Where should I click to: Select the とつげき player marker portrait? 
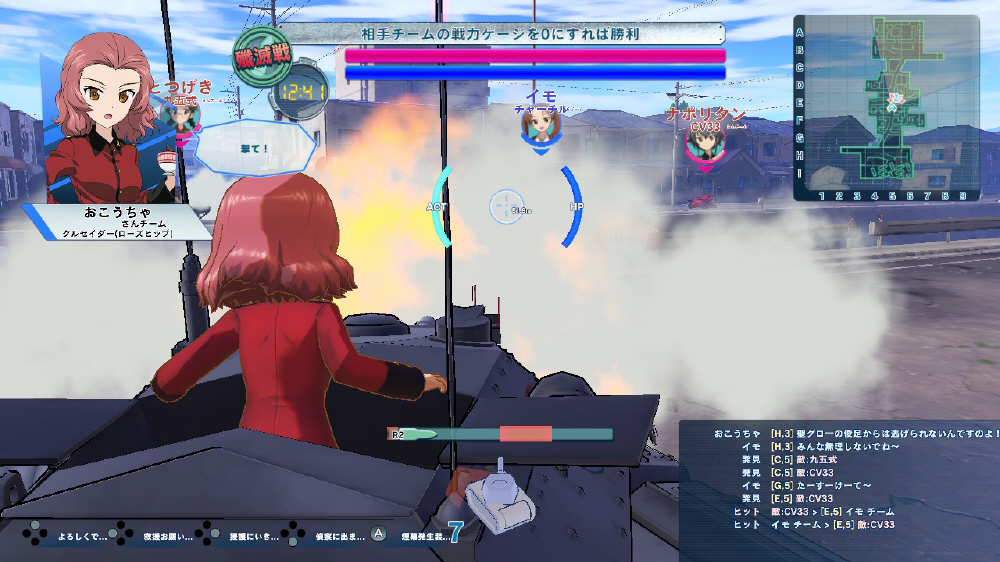click(182, 114)
